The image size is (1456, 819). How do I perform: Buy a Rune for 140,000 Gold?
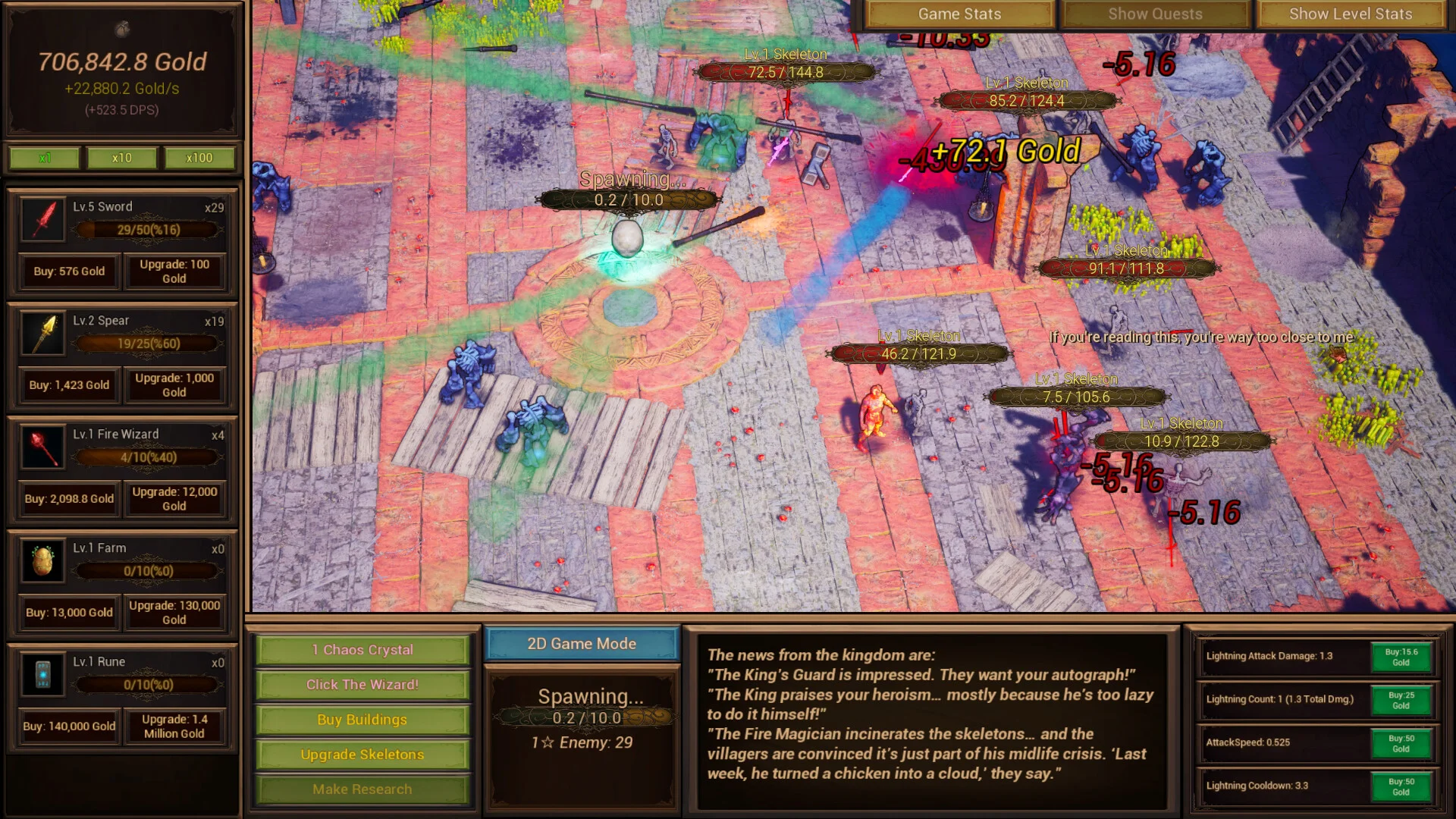(69, 726)
